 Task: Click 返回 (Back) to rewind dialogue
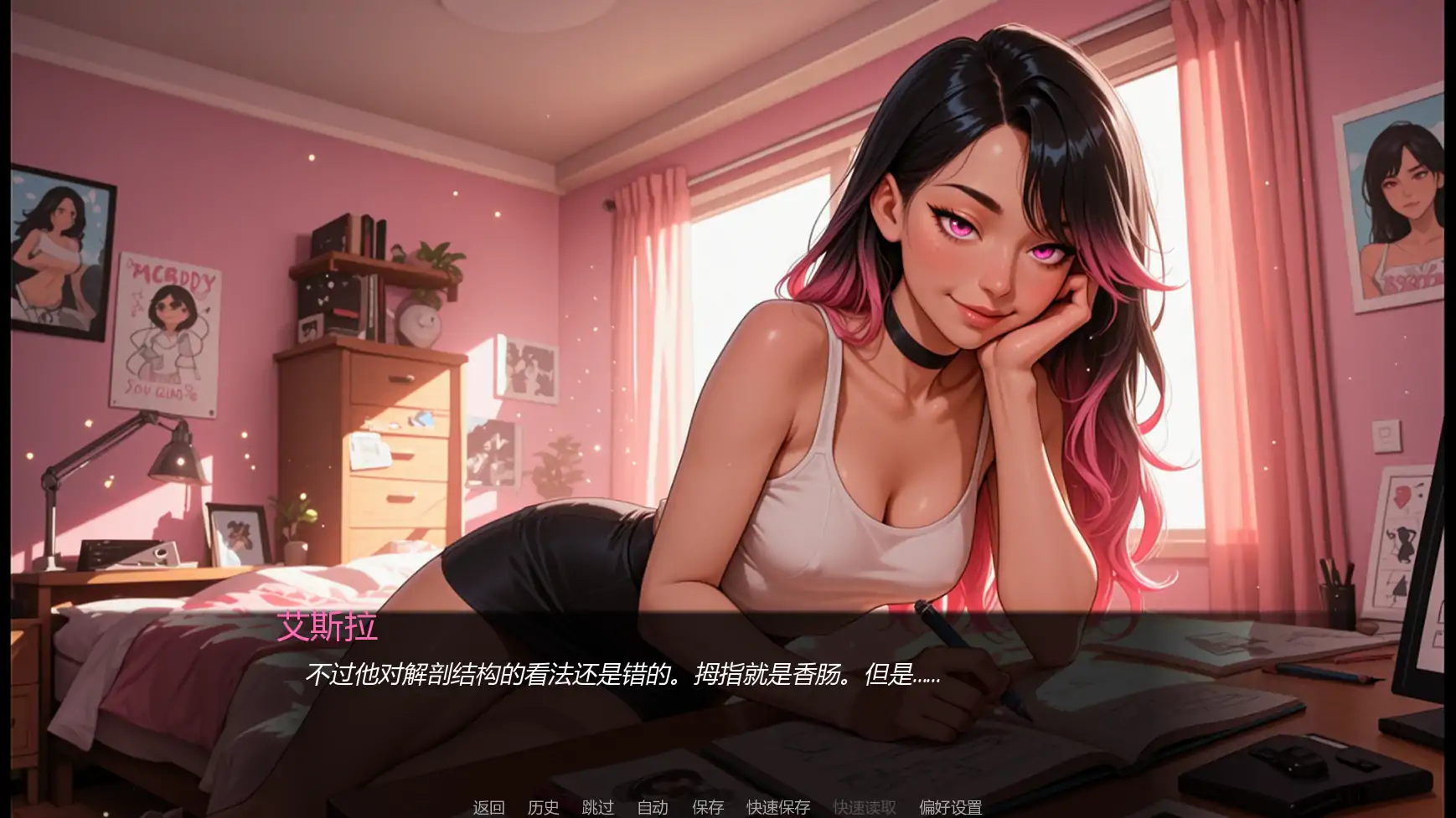tap(489, 807)
